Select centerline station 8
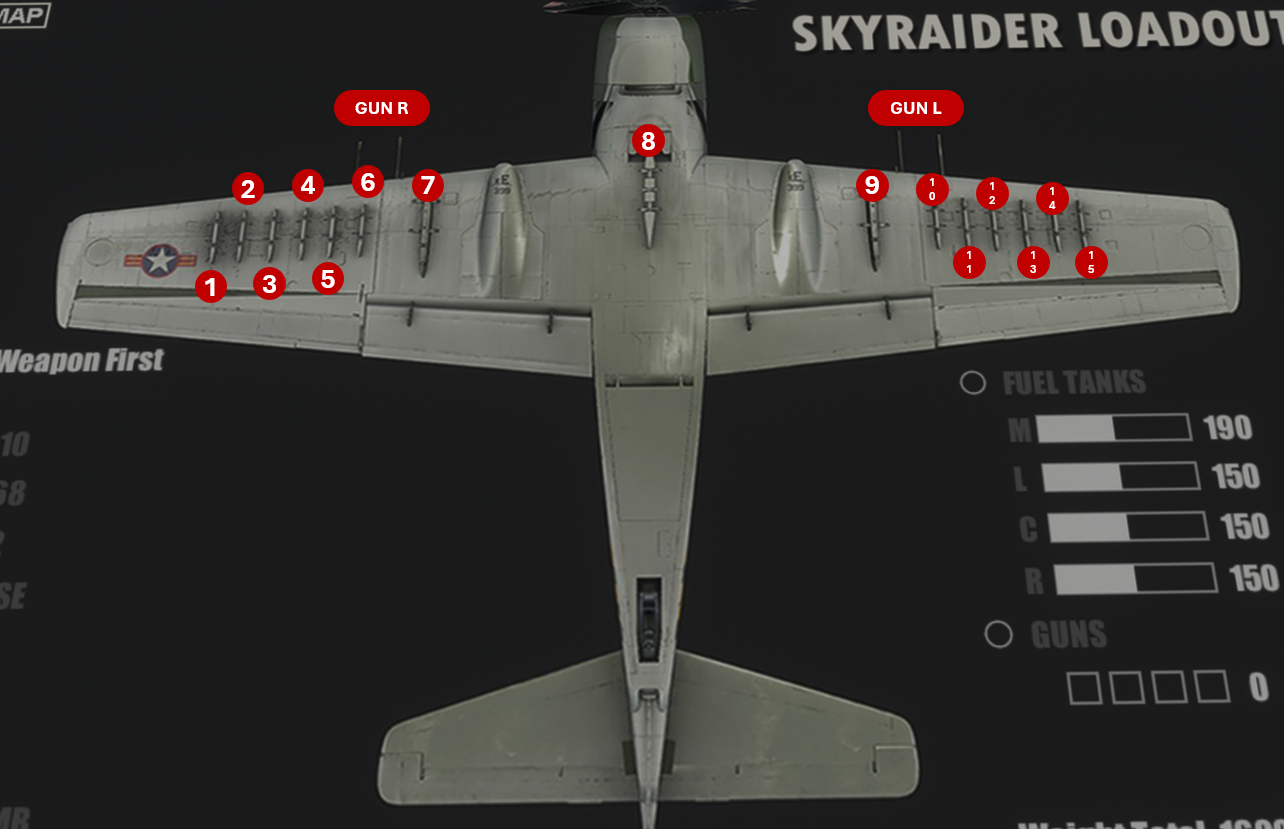 pos(648,141)
